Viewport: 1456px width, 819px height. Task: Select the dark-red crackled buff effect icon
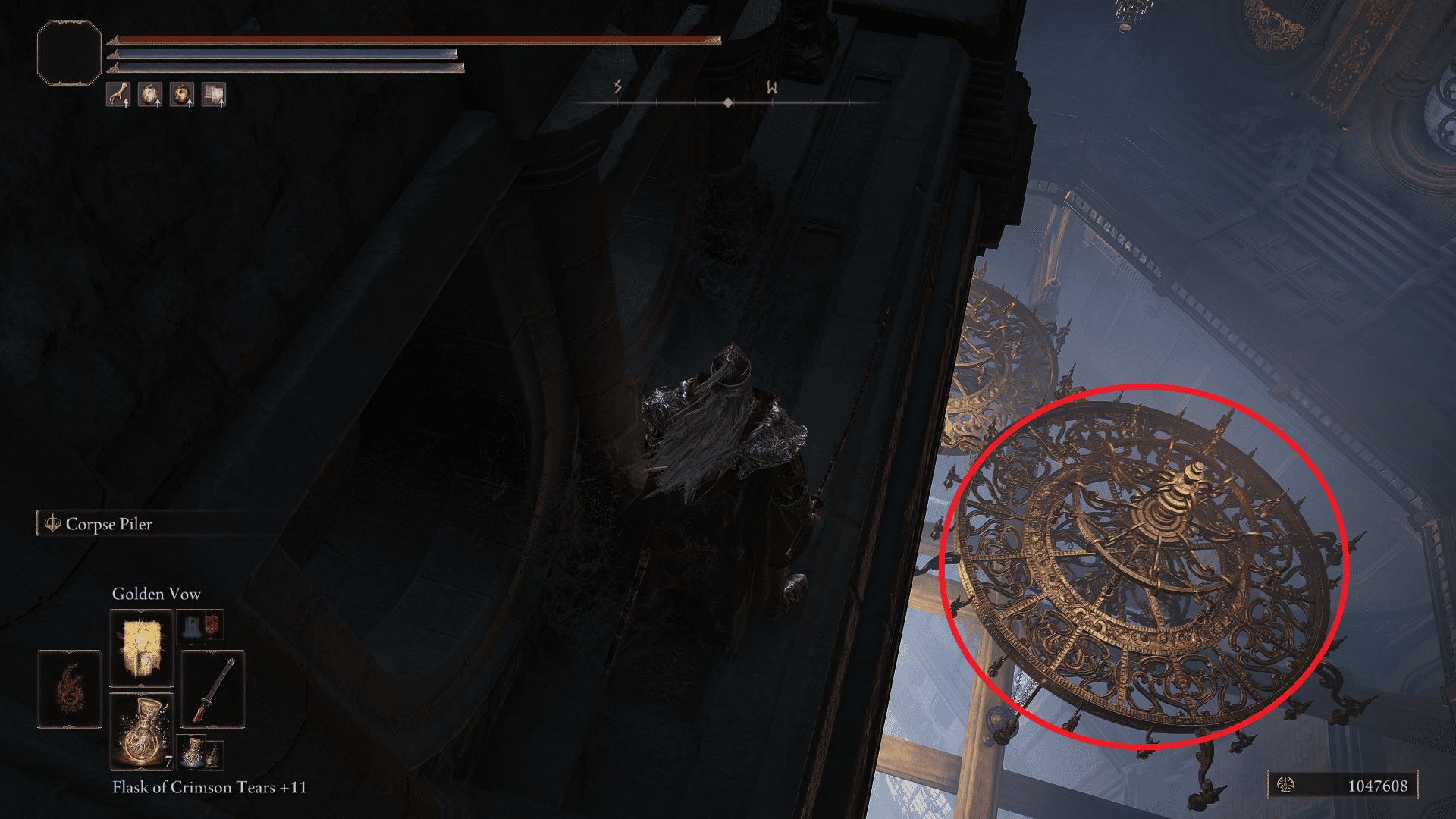tap(182, 95)
